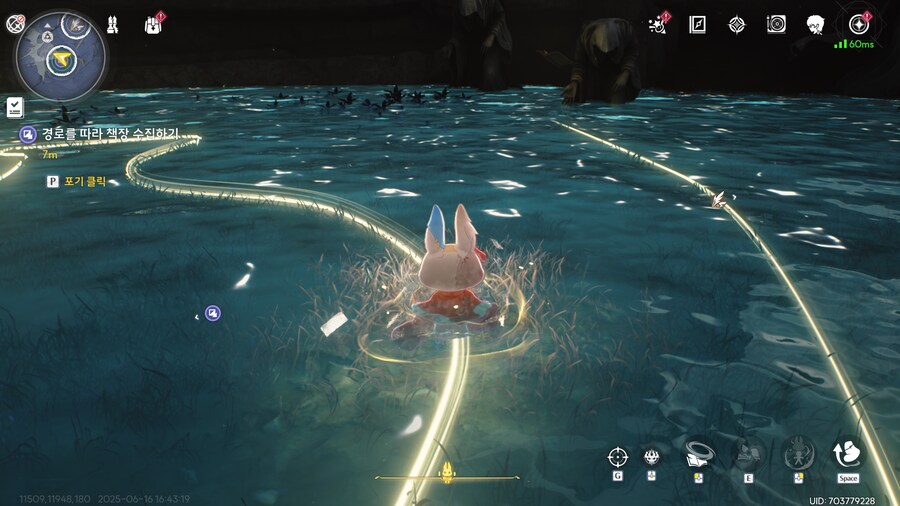Click the four-pointed diamond star icon
Image resolution: width=900 pixels, height=506 pixels.
point(737,24)
